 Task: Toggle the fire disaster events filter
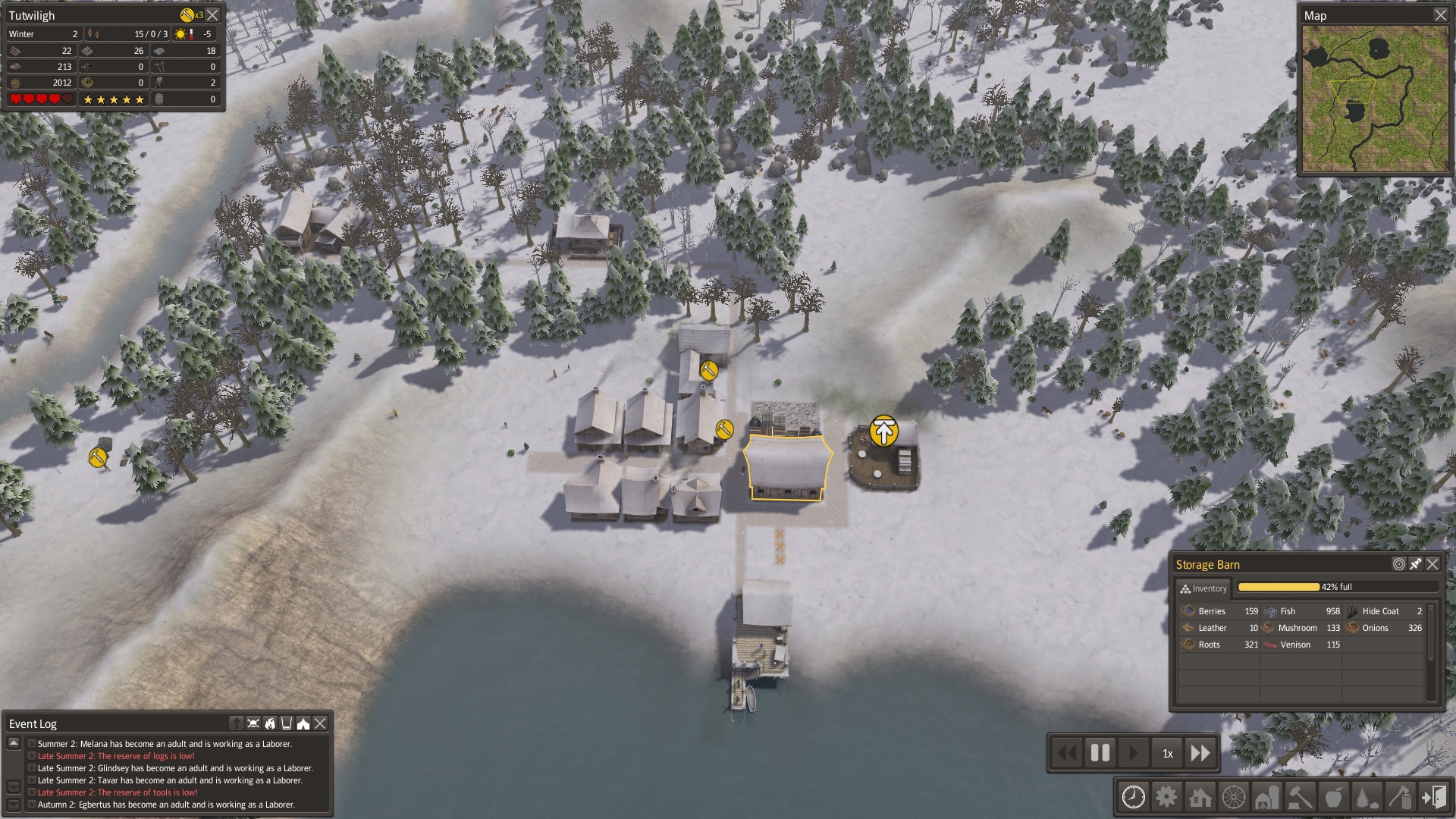[x=270, y=723]
